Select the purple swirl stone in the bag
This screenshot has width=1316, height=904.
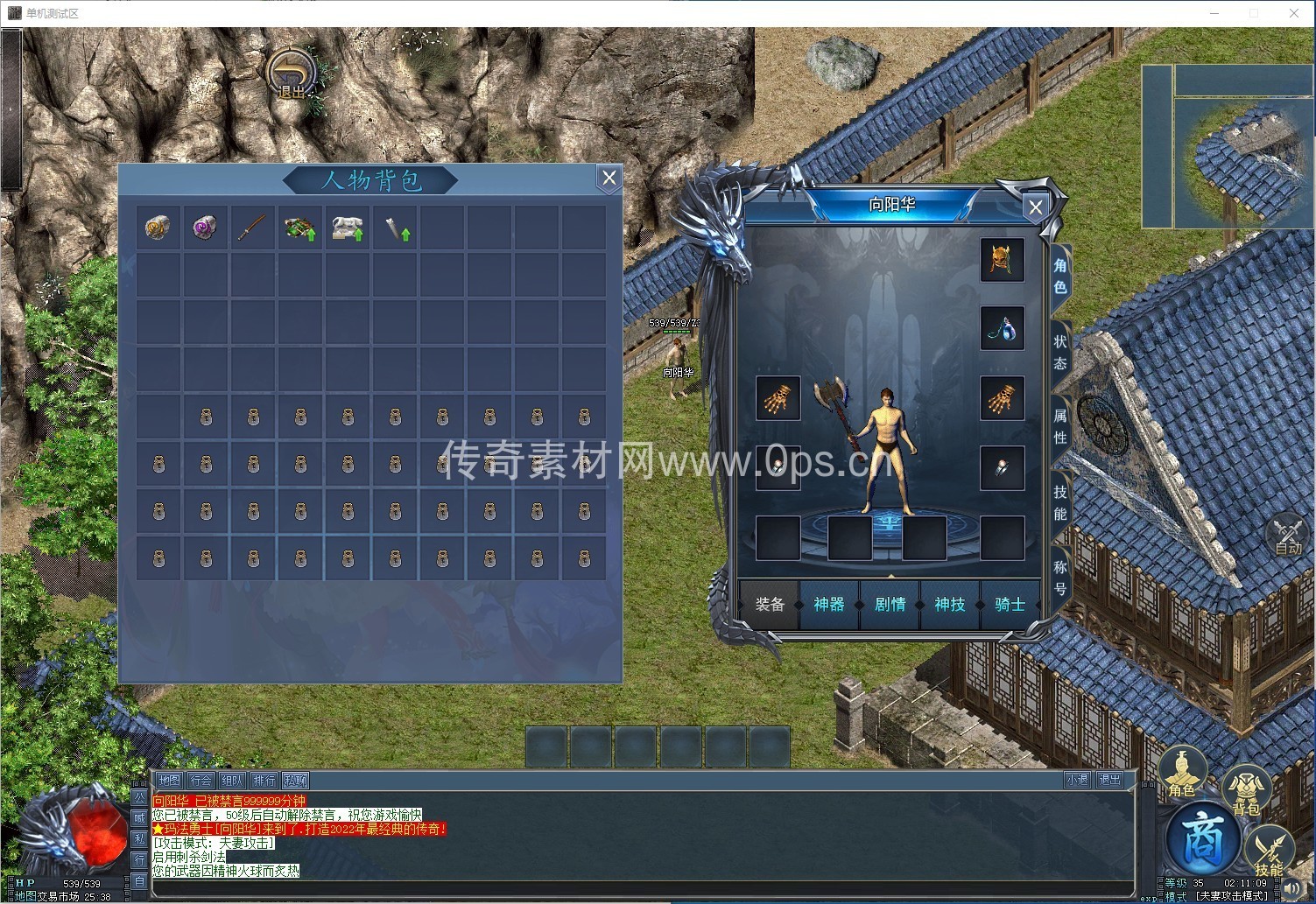tap(206, 228)
